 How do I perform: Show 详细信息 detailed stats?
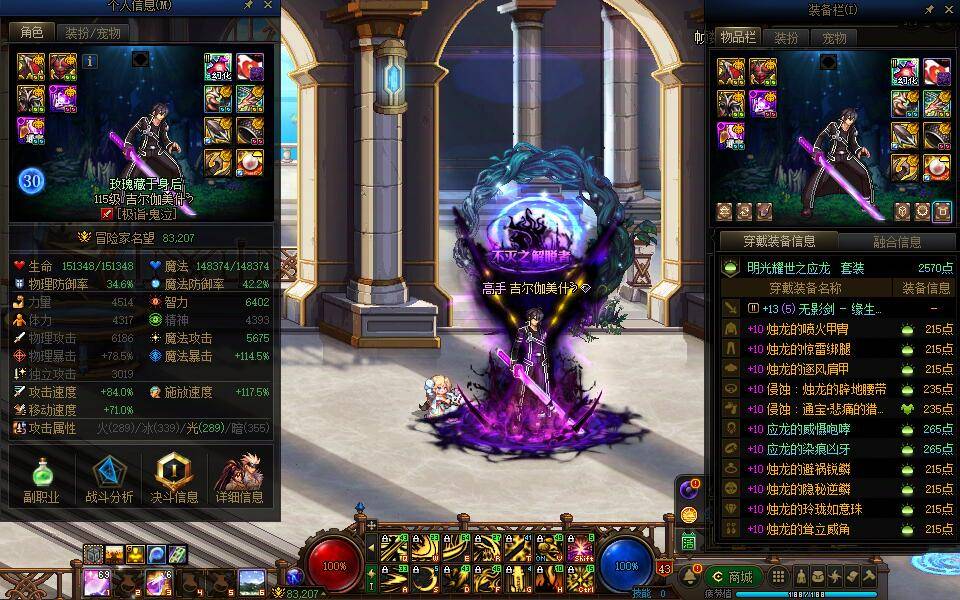click(x=239, y=478)
